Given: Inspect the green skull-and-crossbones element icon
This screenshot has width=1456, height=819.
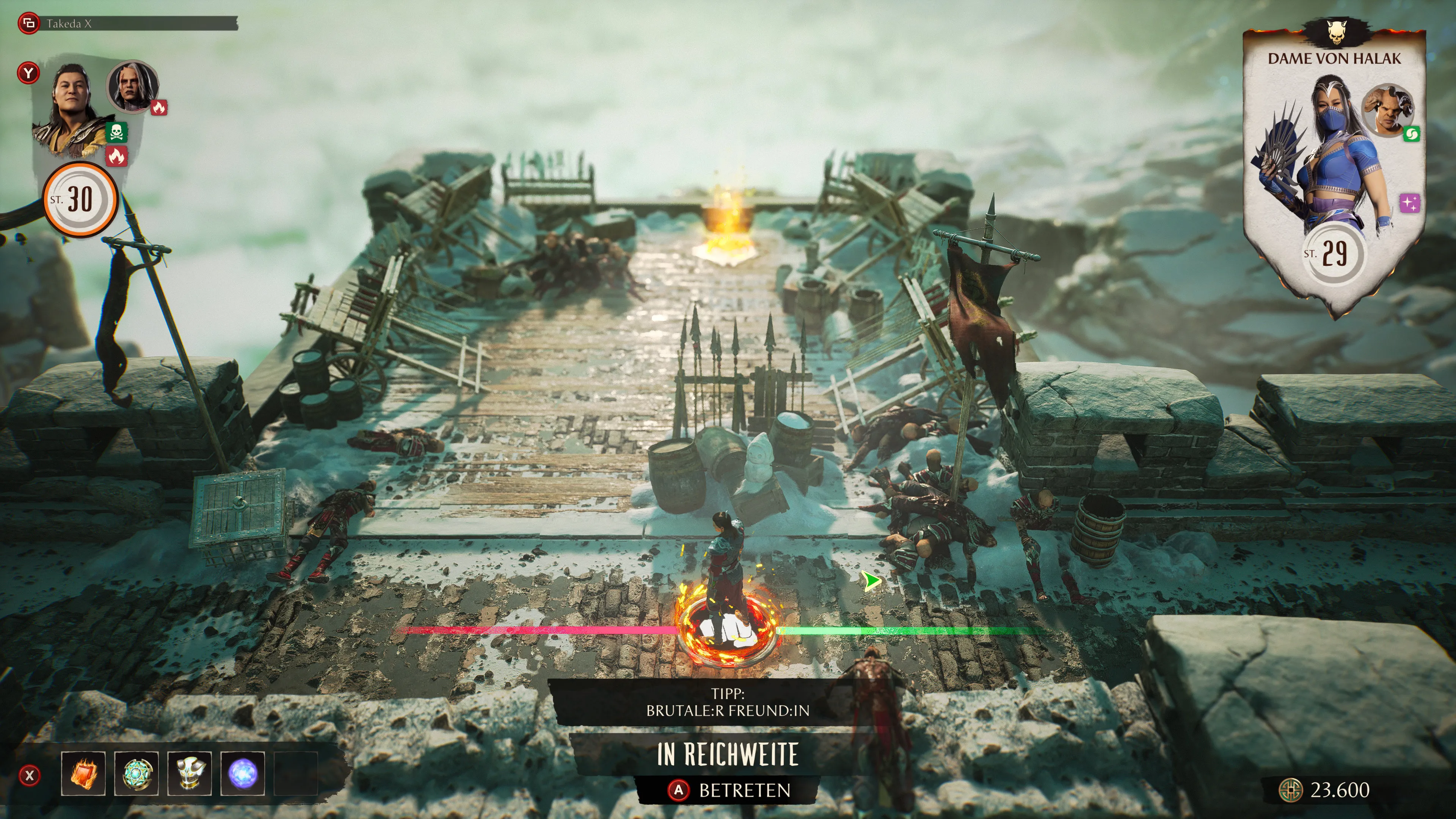Looking at the screenshot, I should click(x=116, y=132).
